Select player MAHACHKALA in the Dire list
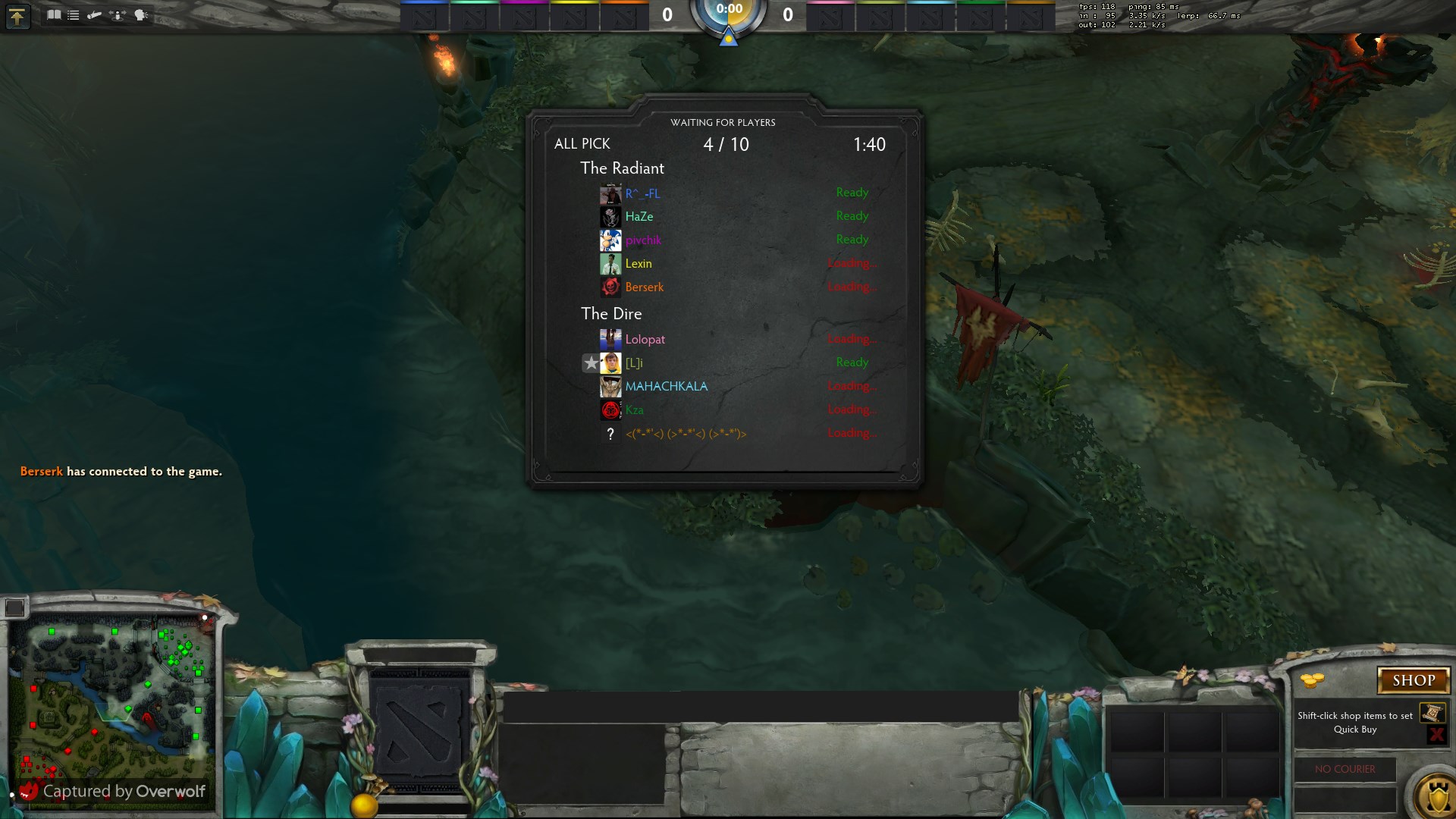The image size is (1456, 819). pos(666,387)
